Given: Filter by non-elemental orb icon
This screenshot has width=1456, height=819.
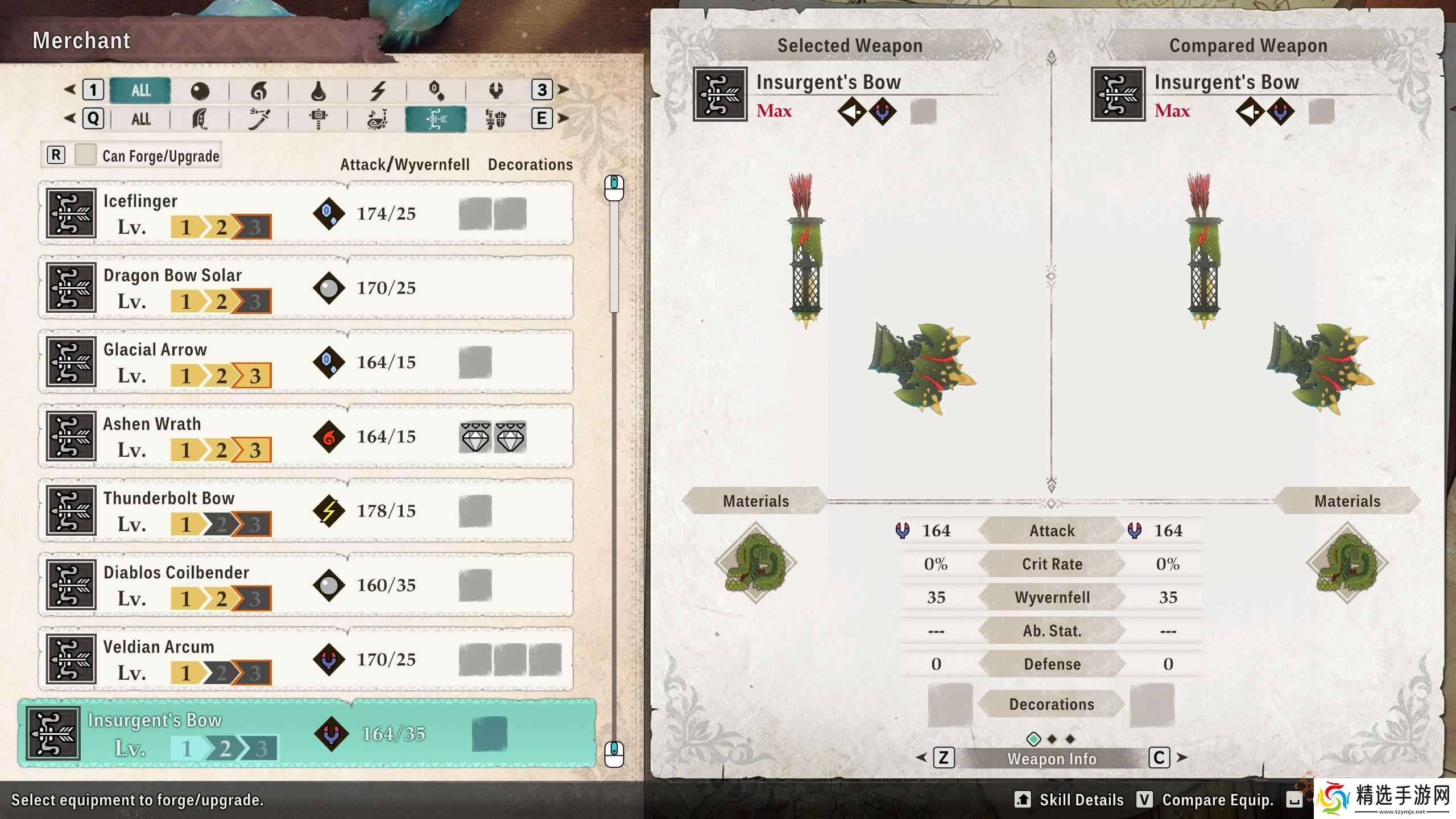Looking at the screenshot, I should click(x=200, y=90).
